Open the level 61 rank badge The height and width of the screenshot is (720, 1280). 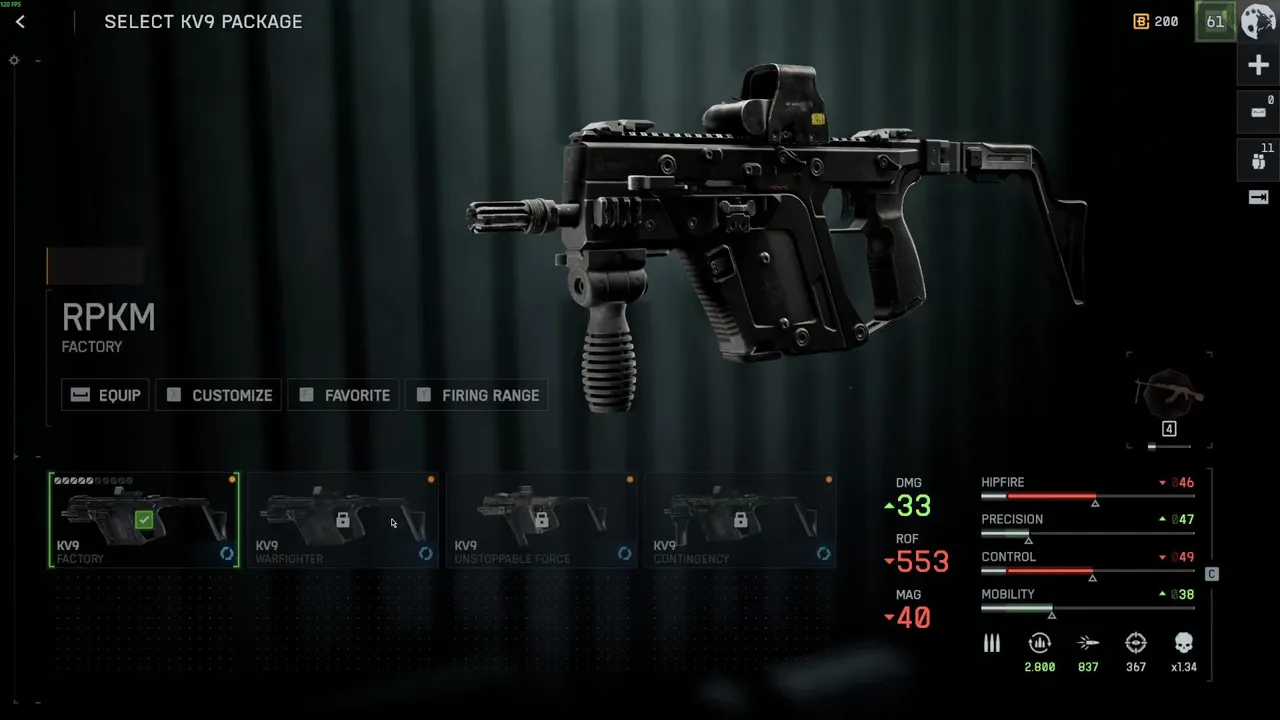coord(1215,21)
